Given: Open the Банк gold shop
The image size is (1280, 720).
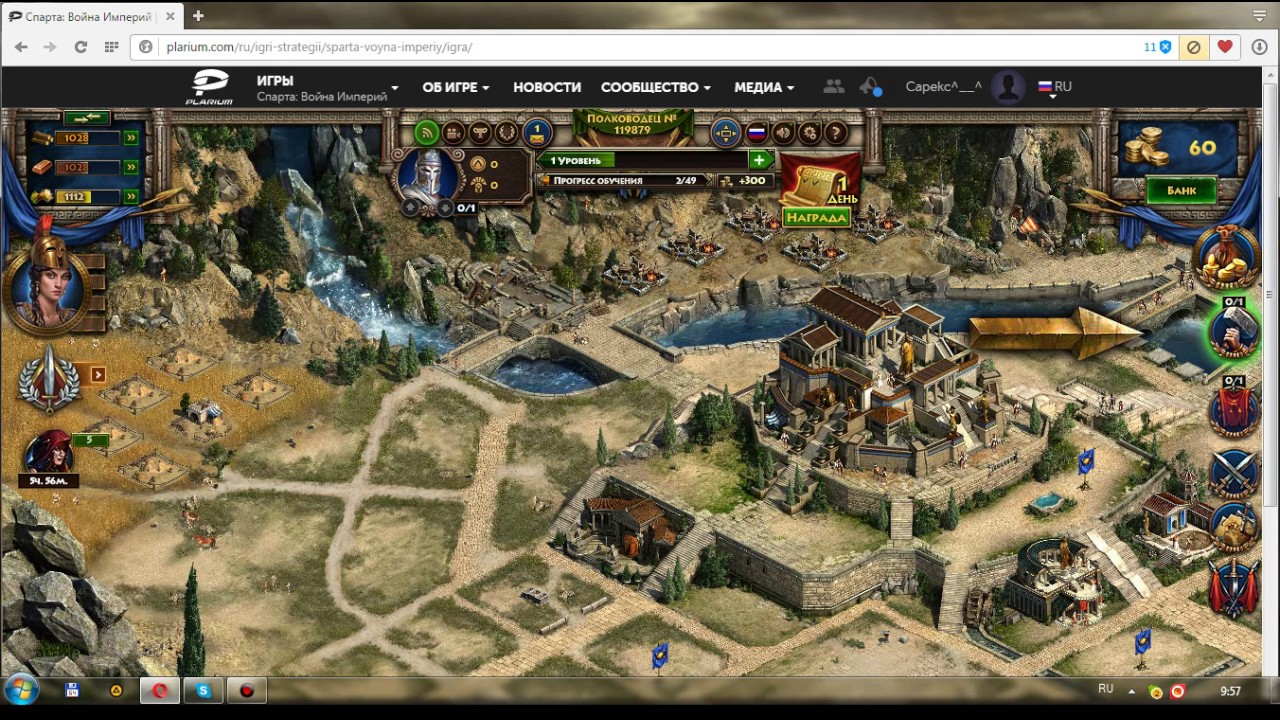Looking at the screenshot, I should [1180, 190].
